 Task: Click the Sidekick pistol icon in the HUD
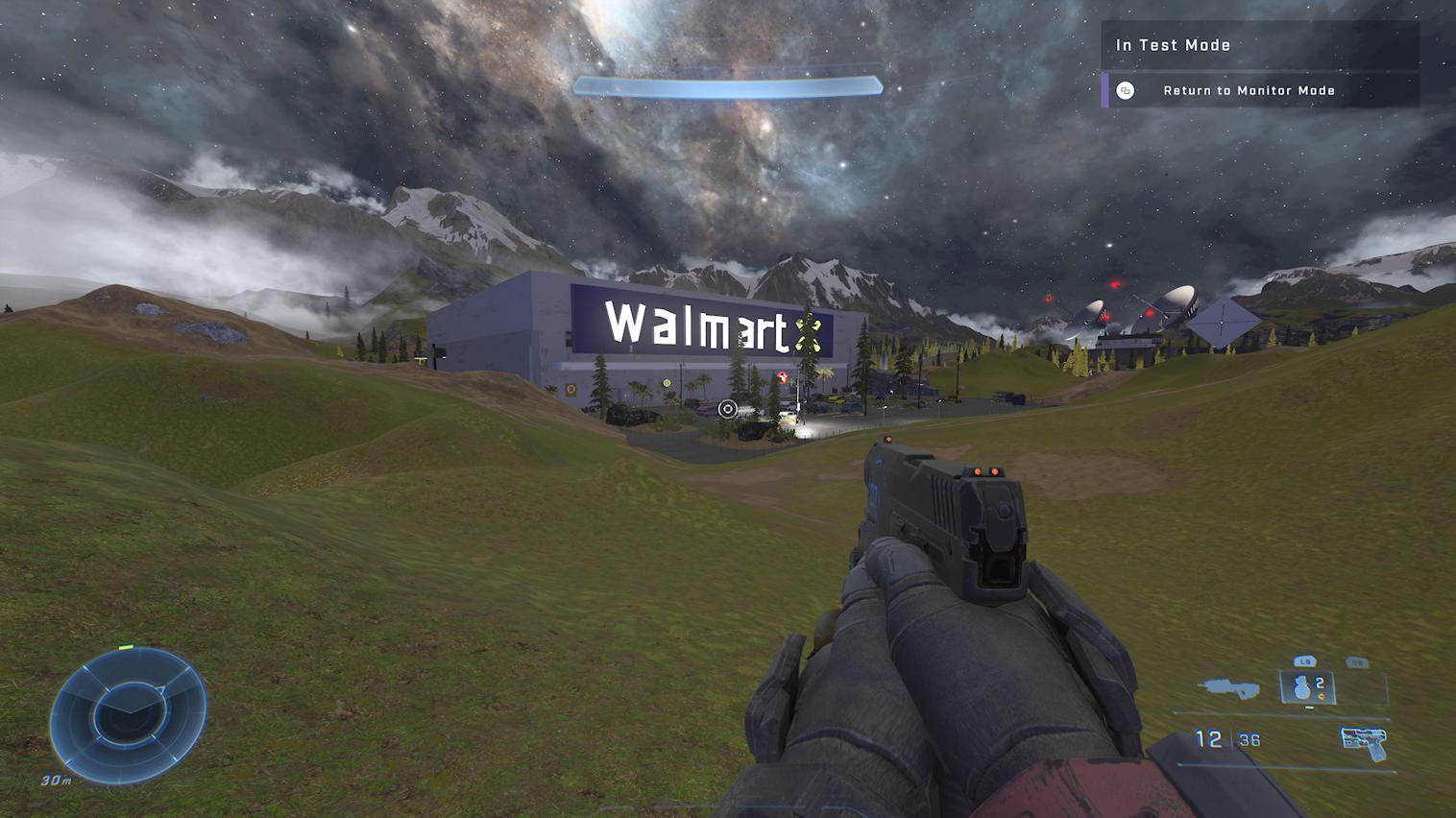click(x=1365, y=741)
